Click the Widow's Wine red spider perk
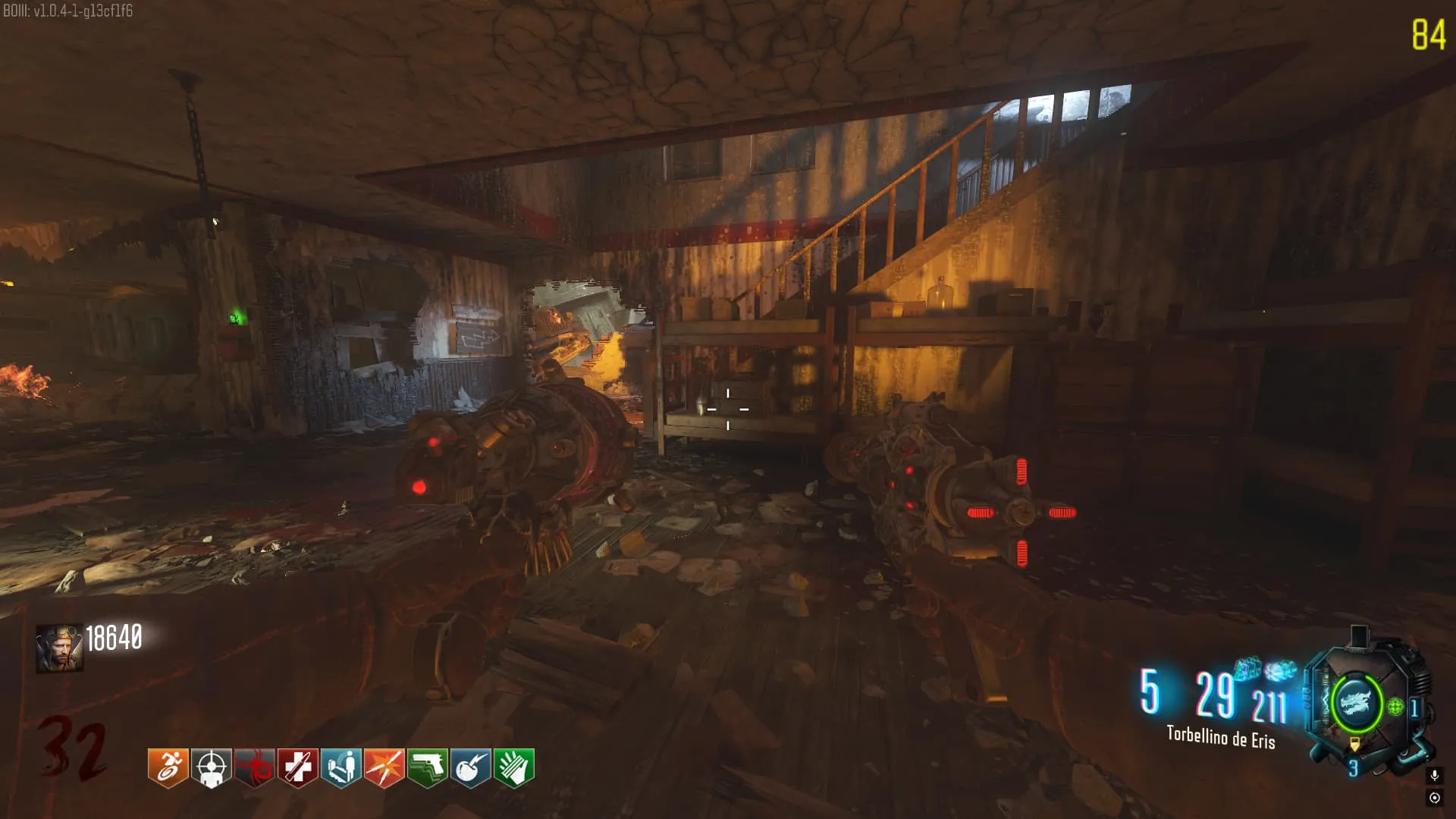The height and width of the screenshot is (819, 1456). [254, 767]
